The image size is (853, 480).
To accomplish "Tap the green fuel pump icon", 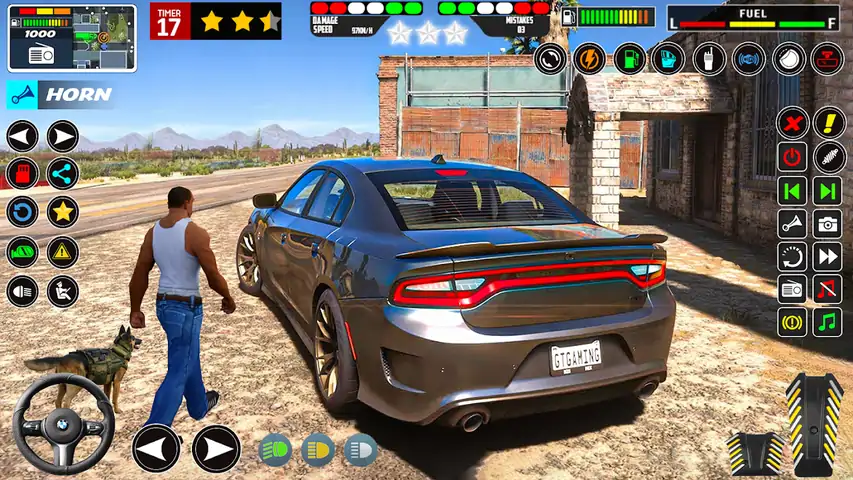I will 629,58.
